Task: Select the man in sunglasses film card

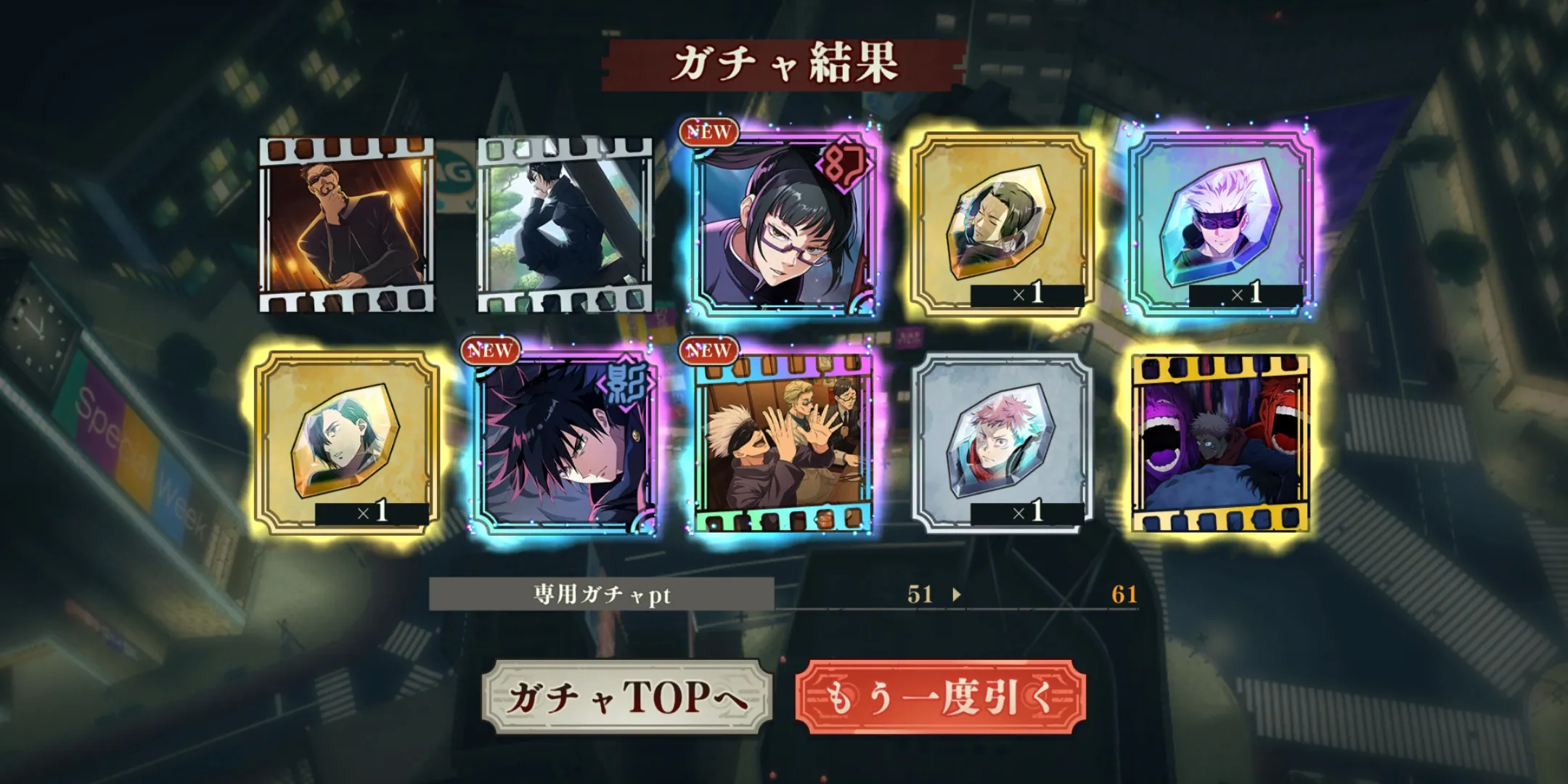Action: [347, 225]
